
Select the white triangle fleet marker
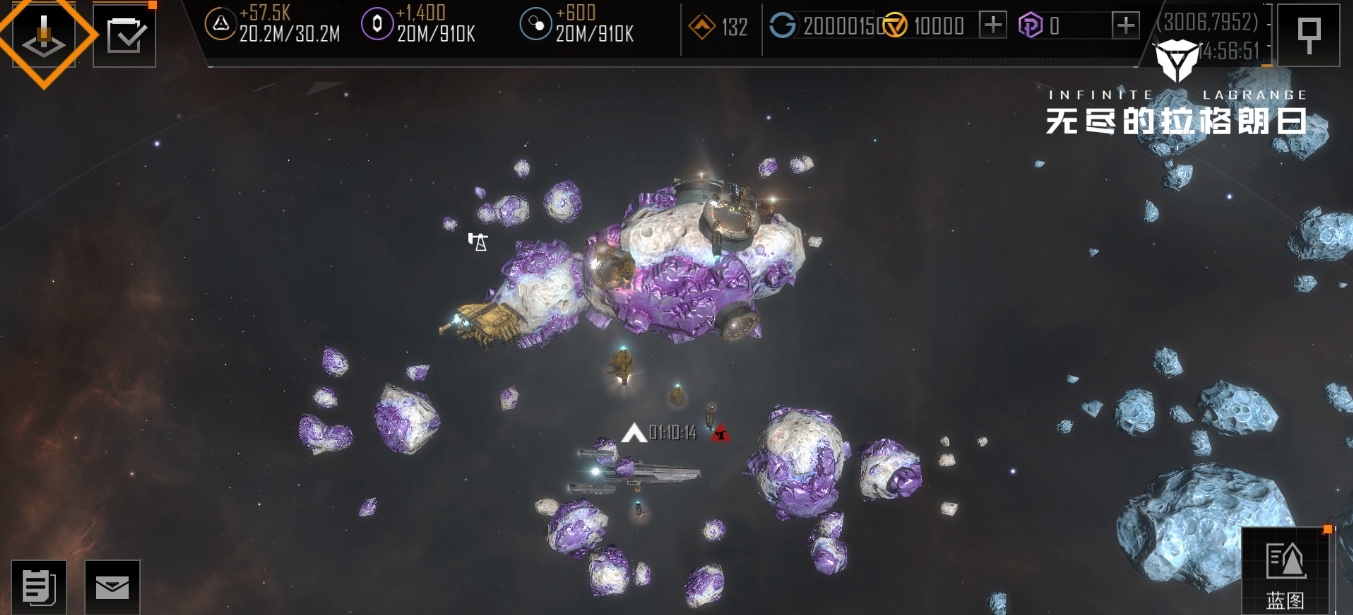[633, 433]
